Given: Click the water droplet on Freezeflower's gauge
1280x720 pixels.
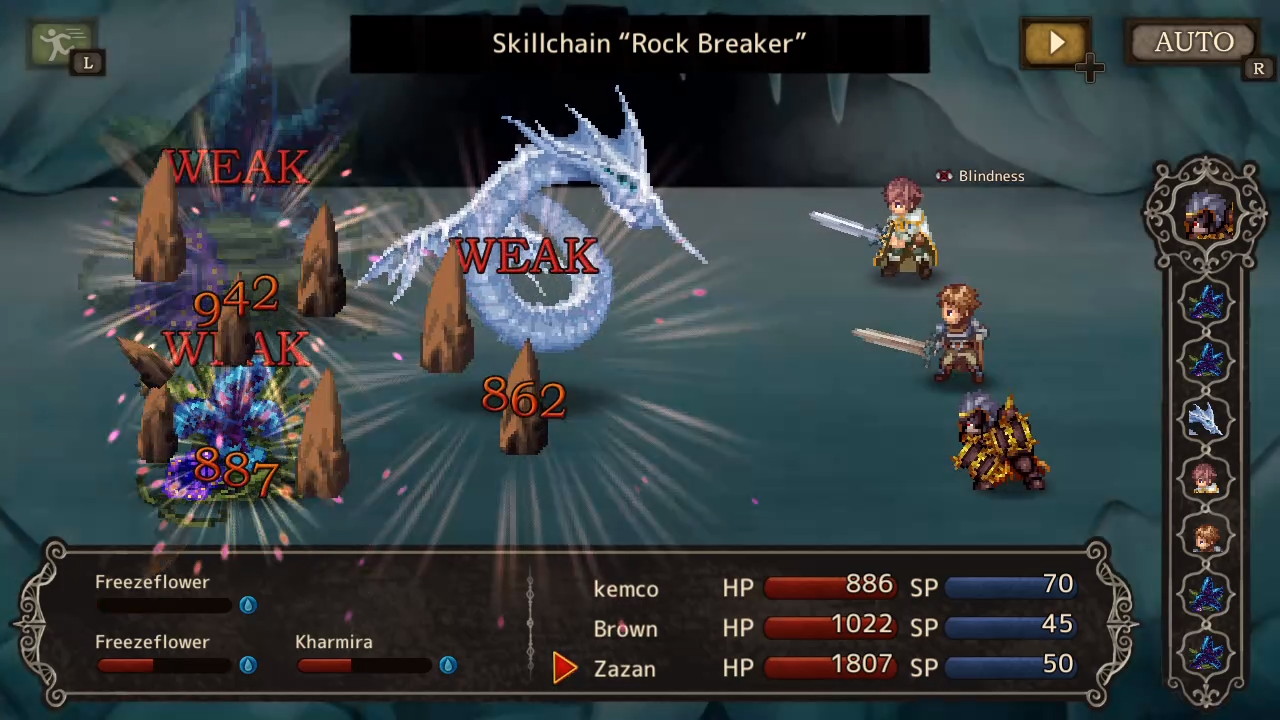Looking at the screenshot, I should [x=247, y=604].
